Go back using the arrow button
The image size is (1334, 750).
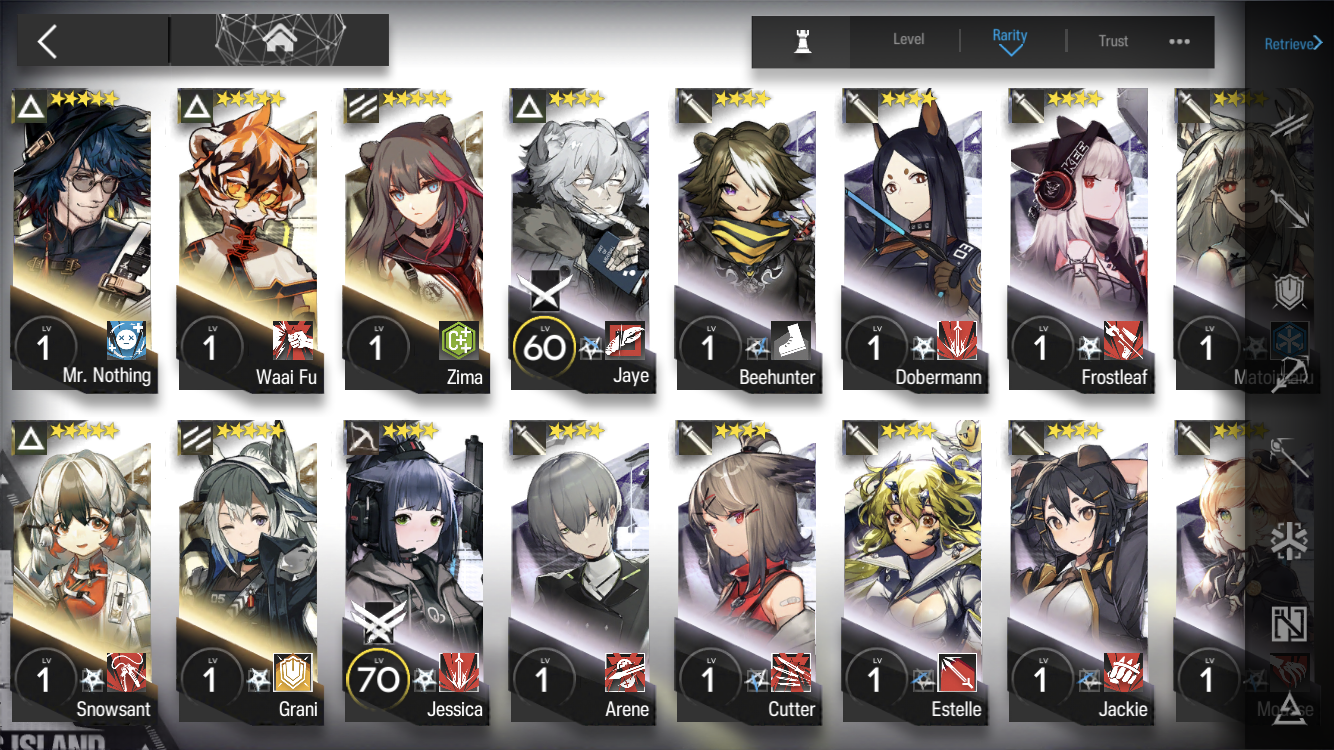point(47,41)
